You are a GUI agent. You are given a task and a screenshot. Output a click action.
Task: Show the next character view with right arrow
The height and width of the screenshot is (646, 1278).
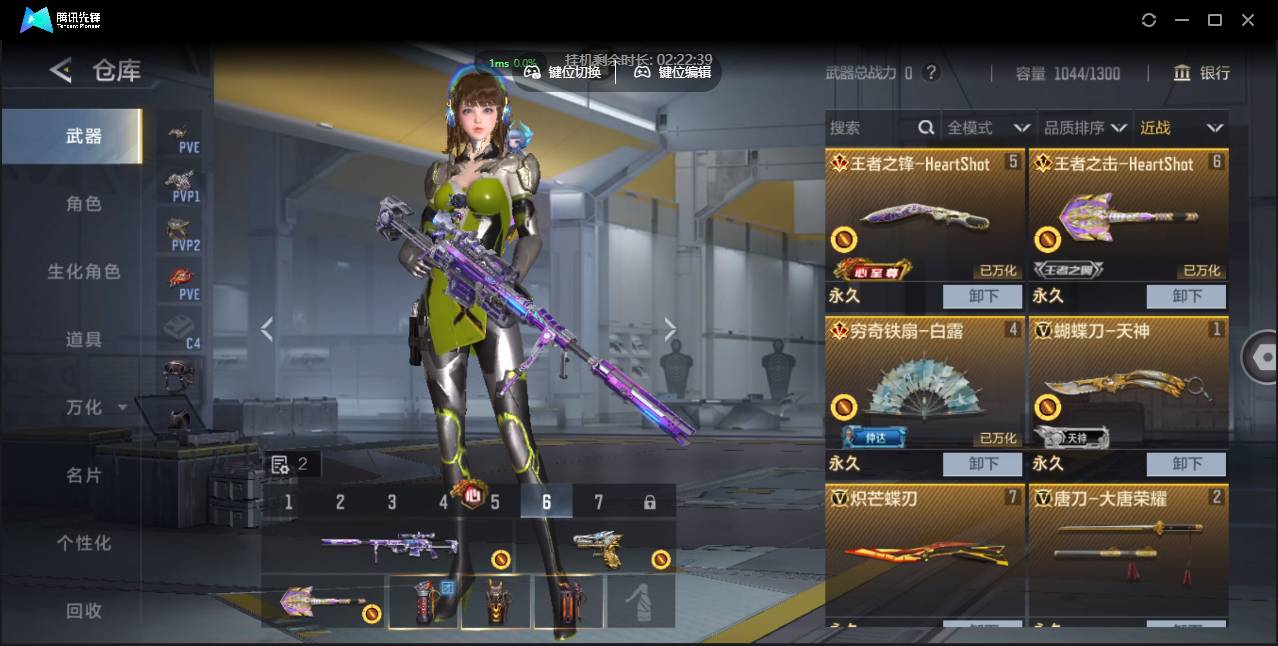[670, 330]
